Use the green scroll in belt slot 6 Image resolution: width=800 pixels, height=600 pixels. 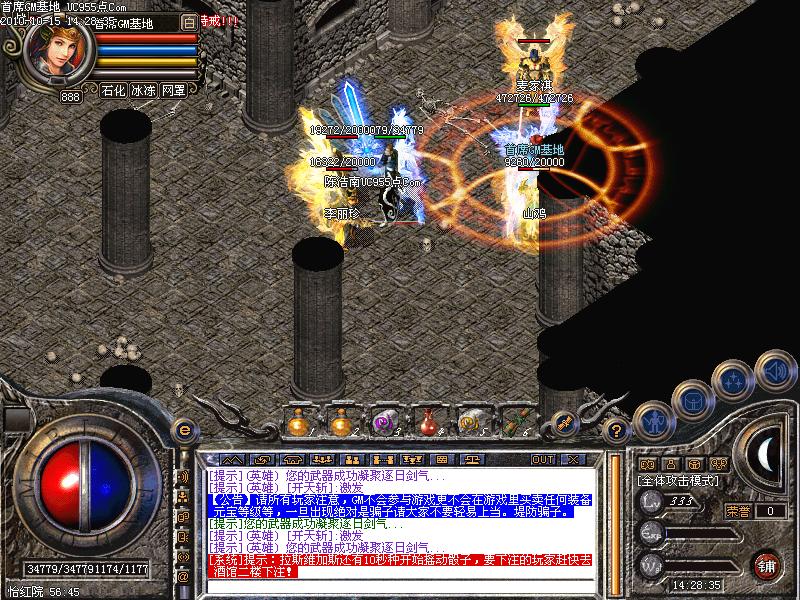click(514, 422)
